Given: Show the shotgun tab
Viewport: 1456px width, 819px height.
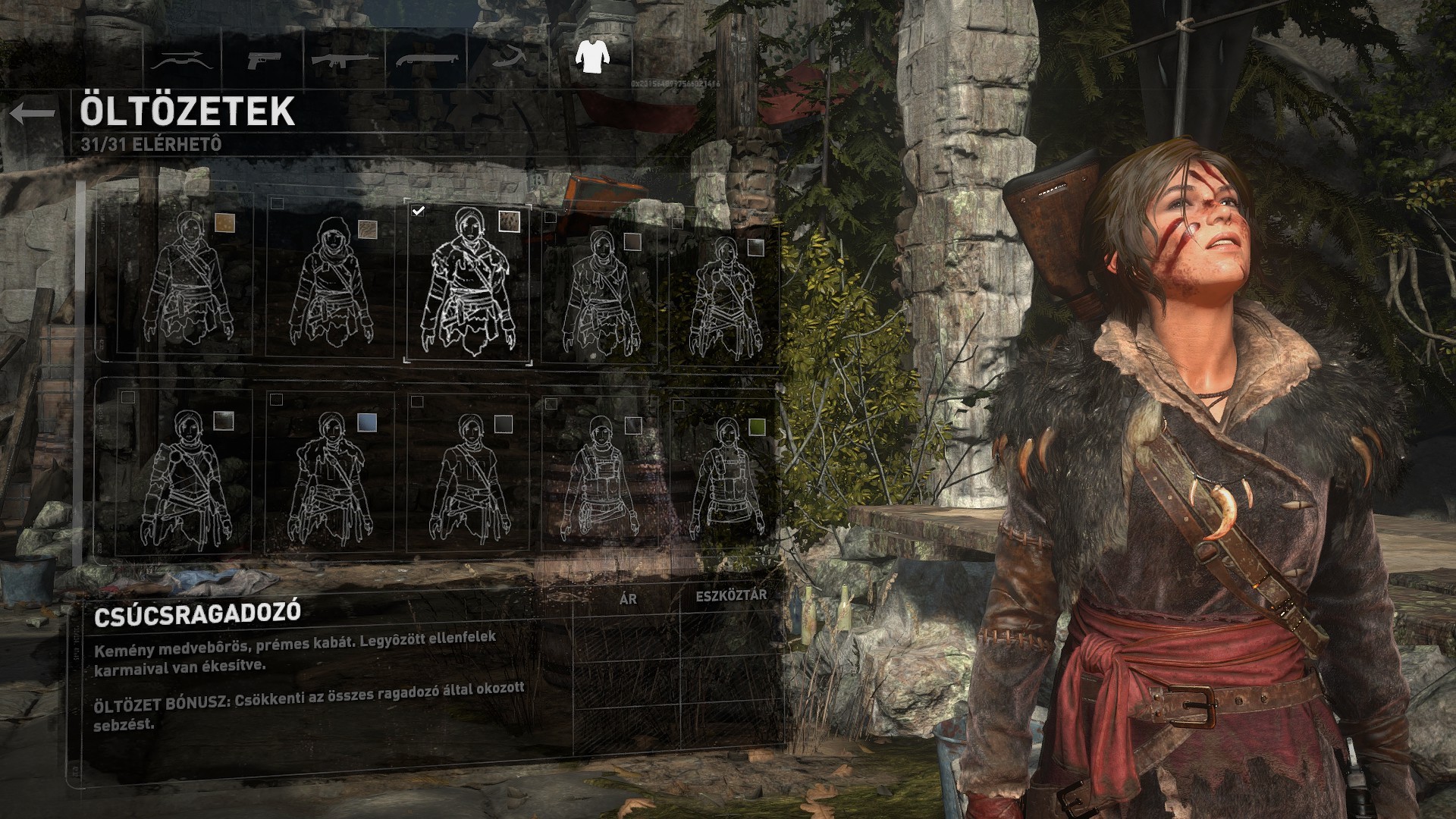Looking at the screenshot, I should (426, 59).
